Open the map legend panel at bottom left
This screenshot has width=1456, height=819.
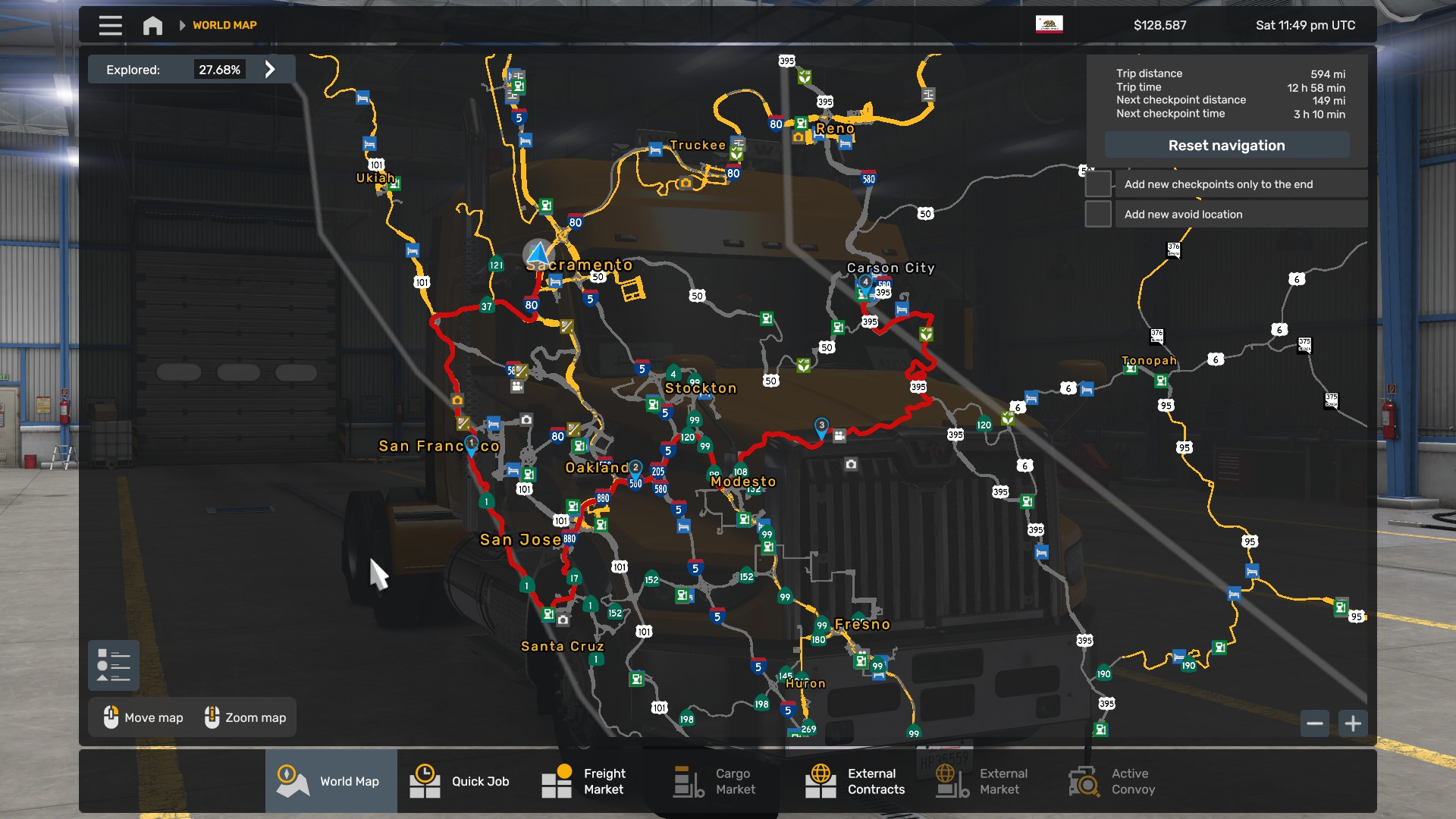pos(113,665)
